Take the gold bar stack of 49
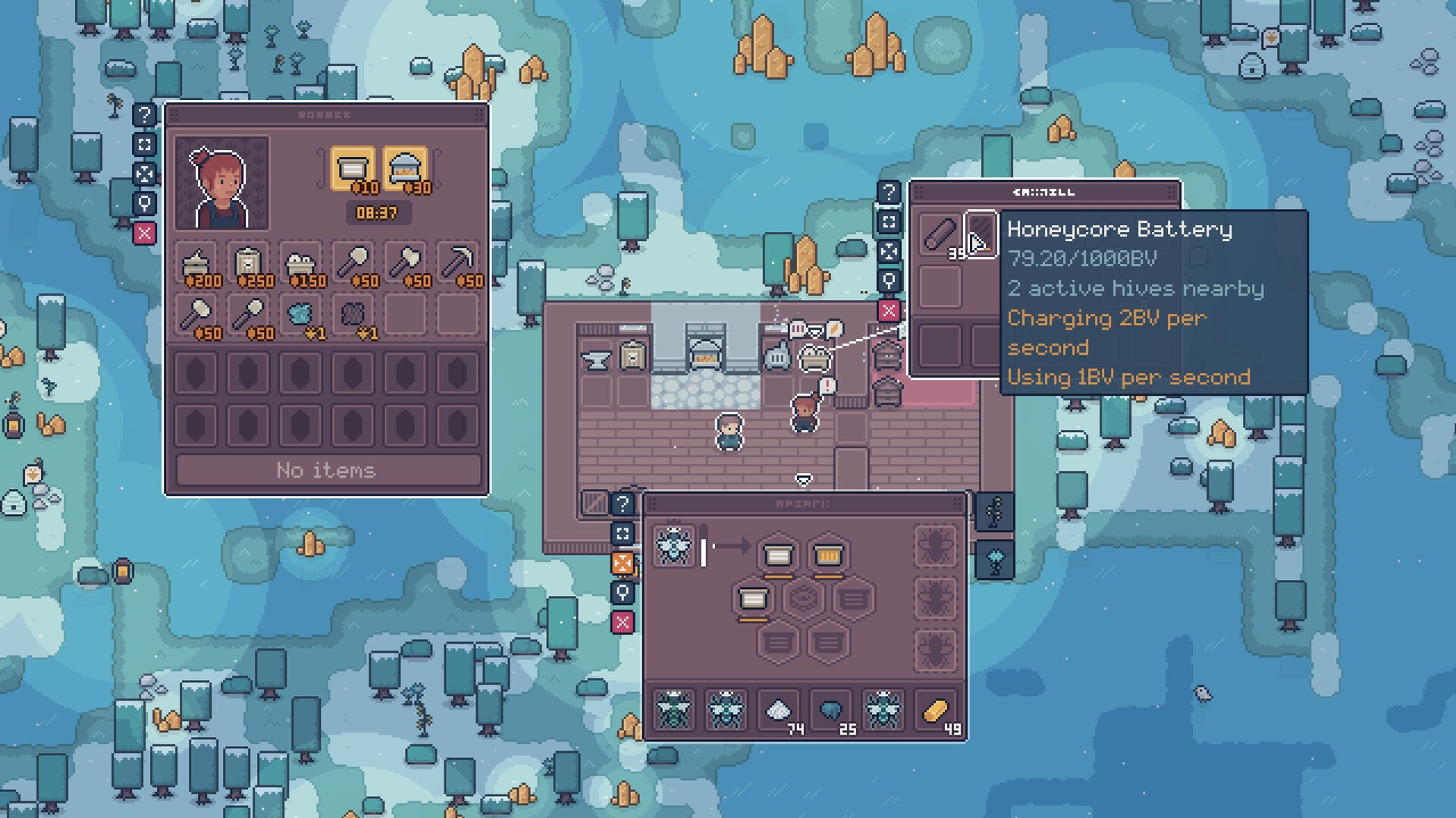This screenshot has height=818, width=1456. tap(936, 711)
